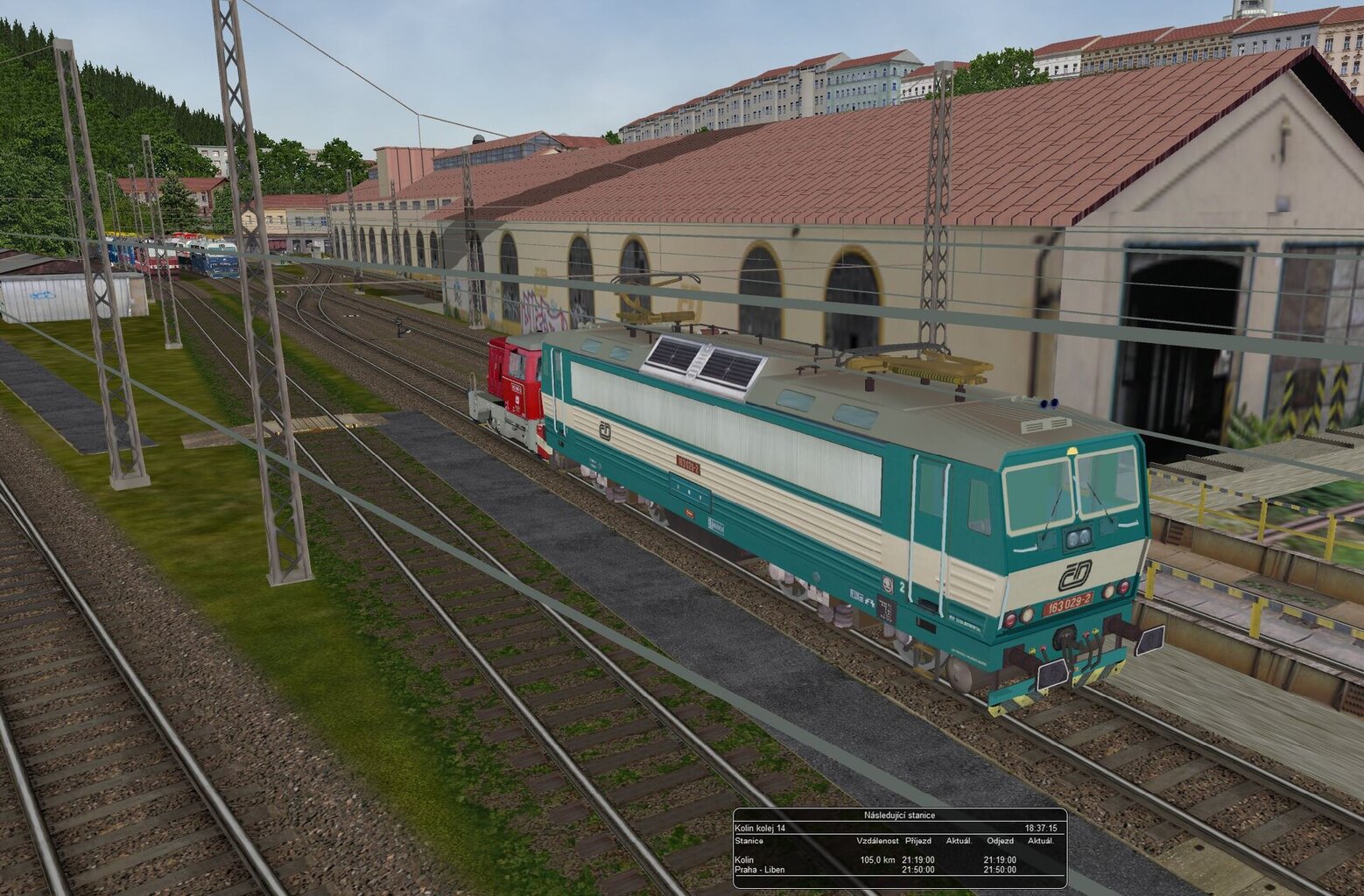This screenshot has width=1364, height=896.
Task: Click the Odjezd column heading
Action: pos(1000,841)
